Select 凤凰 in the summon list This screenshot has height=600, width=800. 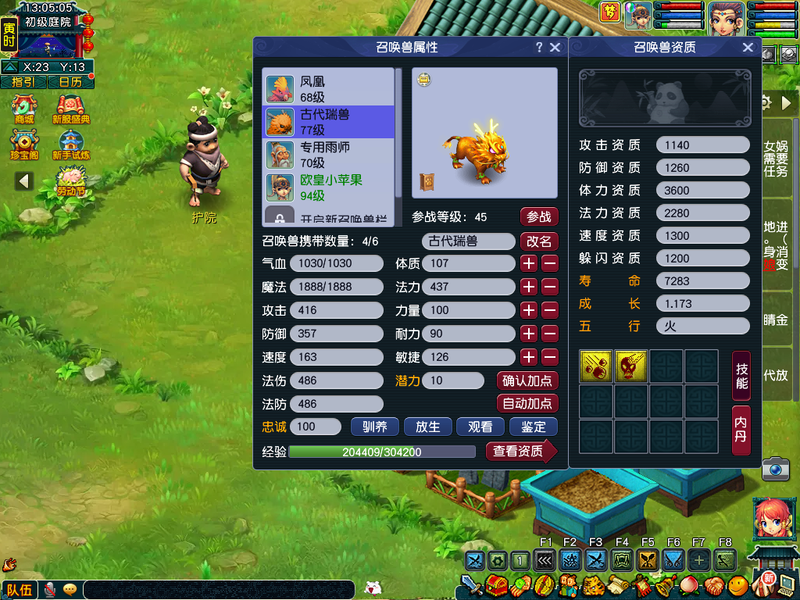pyautogui.click(x=330, y=88)
